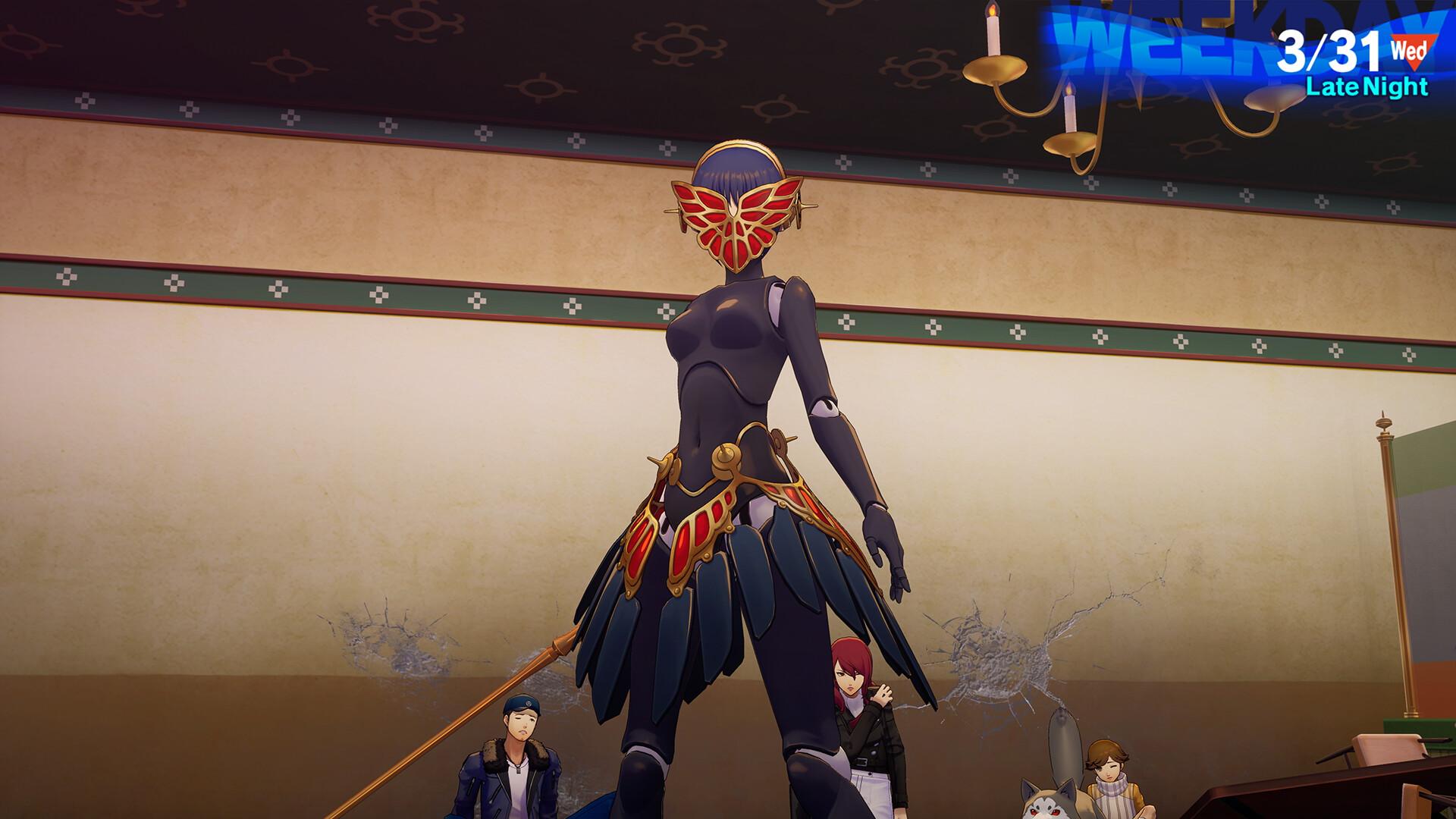Click the red butterfly mask on Metis
The image size is (1456, 819).
pyautogui.click(x=734, y=220)
